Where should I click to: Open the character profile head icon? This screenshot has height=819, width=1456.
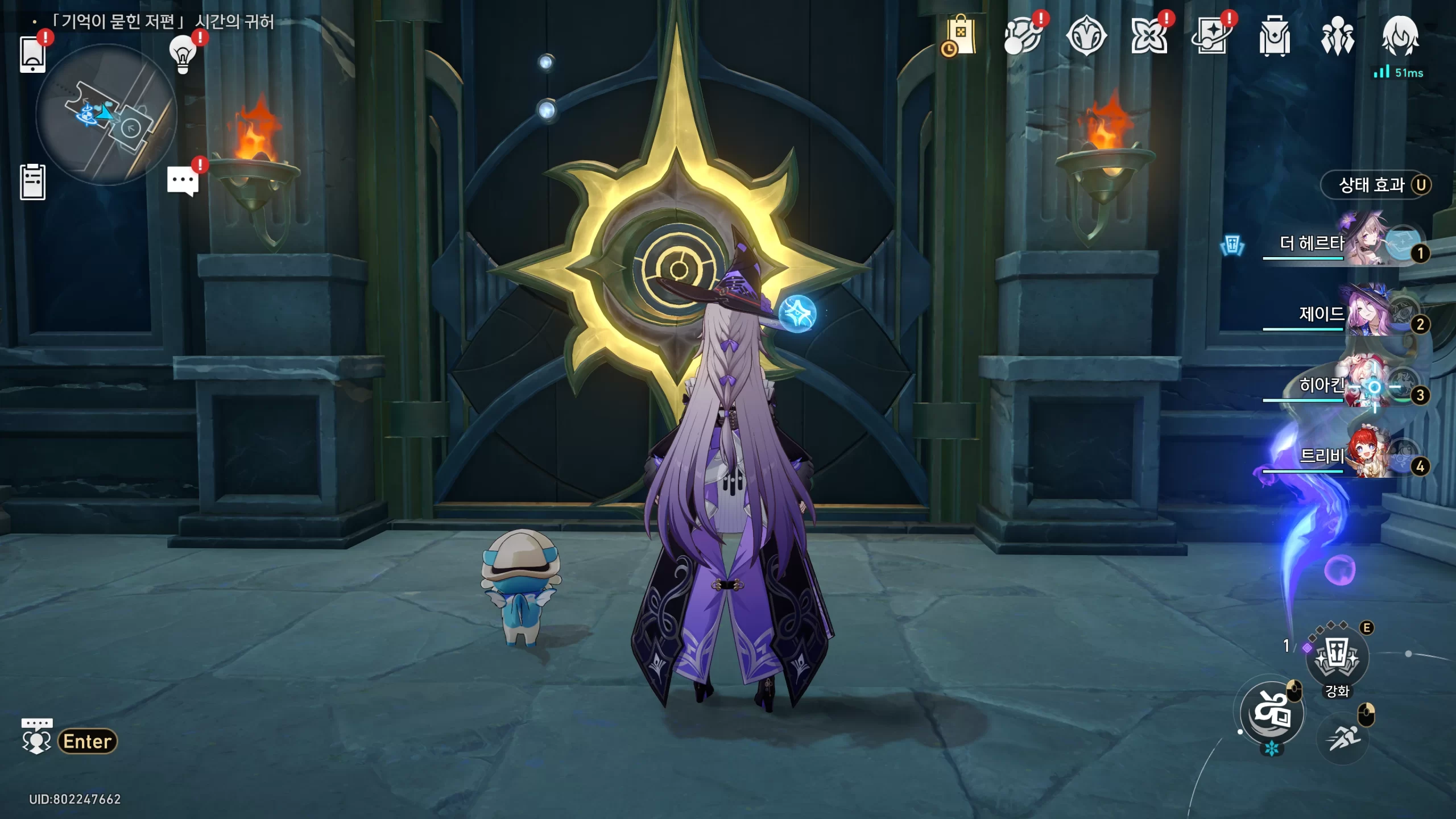pyautogui.click(x=1400, y=36)
